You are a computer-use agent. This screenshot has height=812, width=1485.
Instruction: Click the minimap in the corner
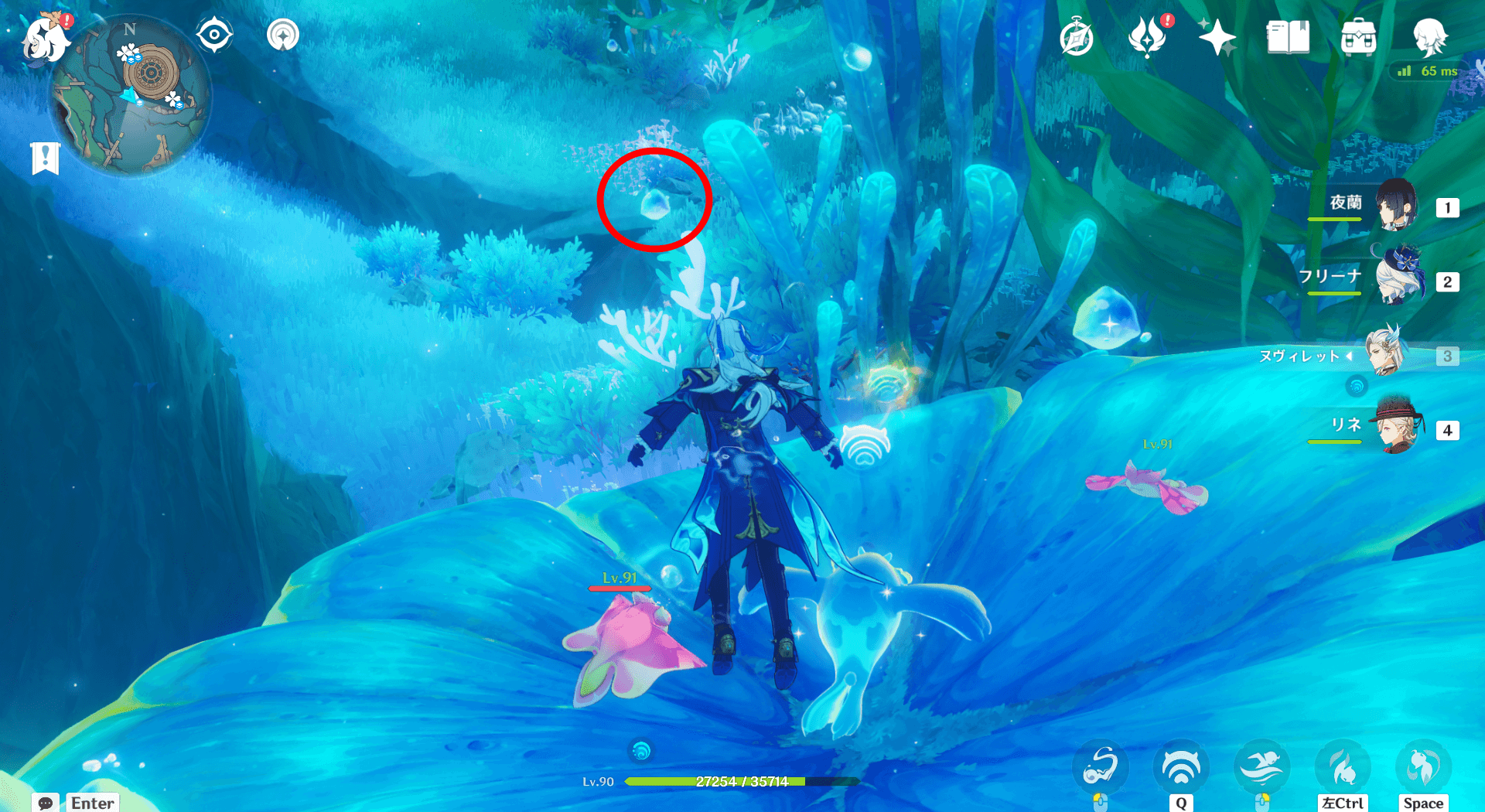click(x=133, y=93)
